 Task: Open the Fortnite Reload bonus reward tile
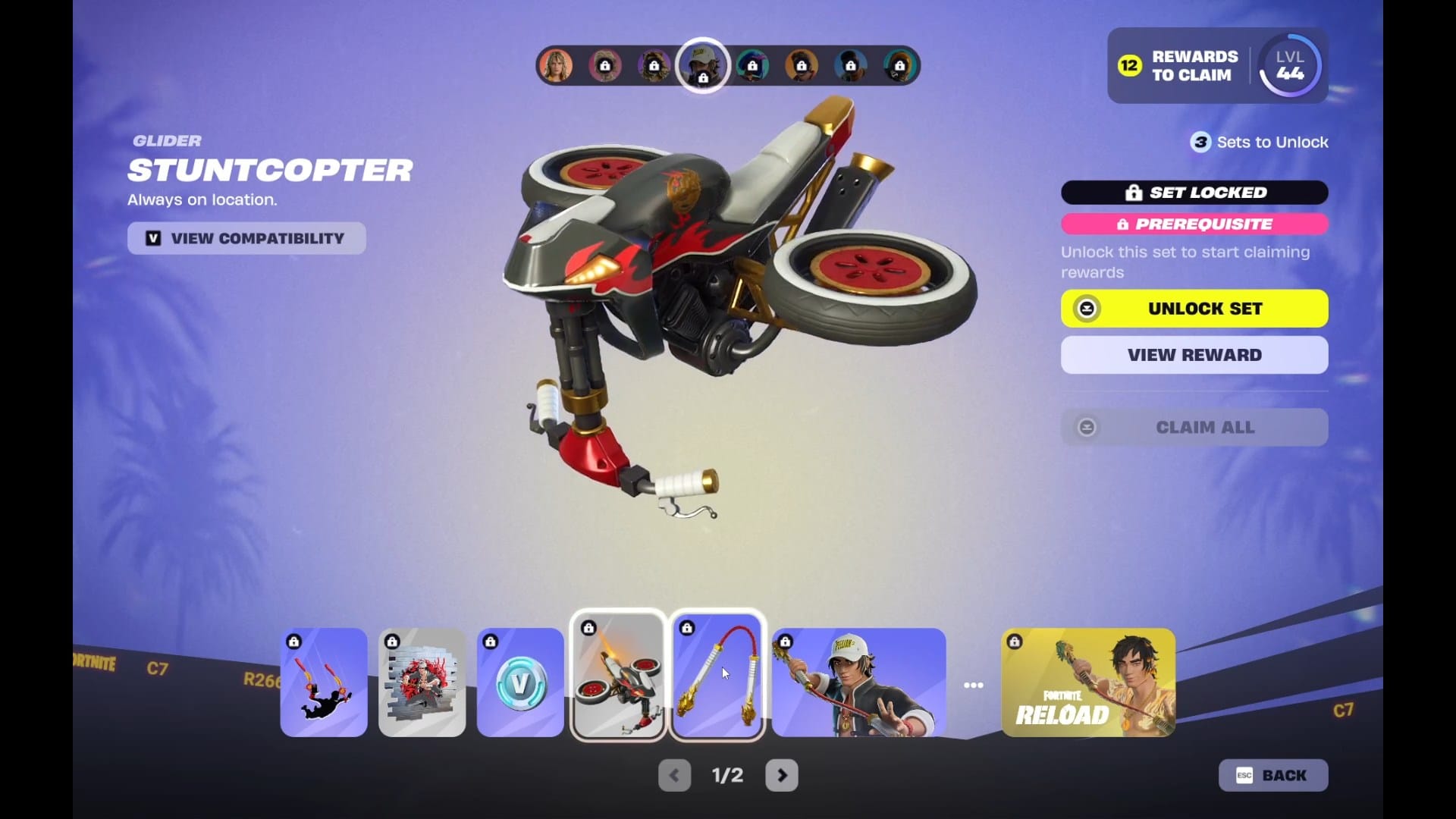point(1088,682)
